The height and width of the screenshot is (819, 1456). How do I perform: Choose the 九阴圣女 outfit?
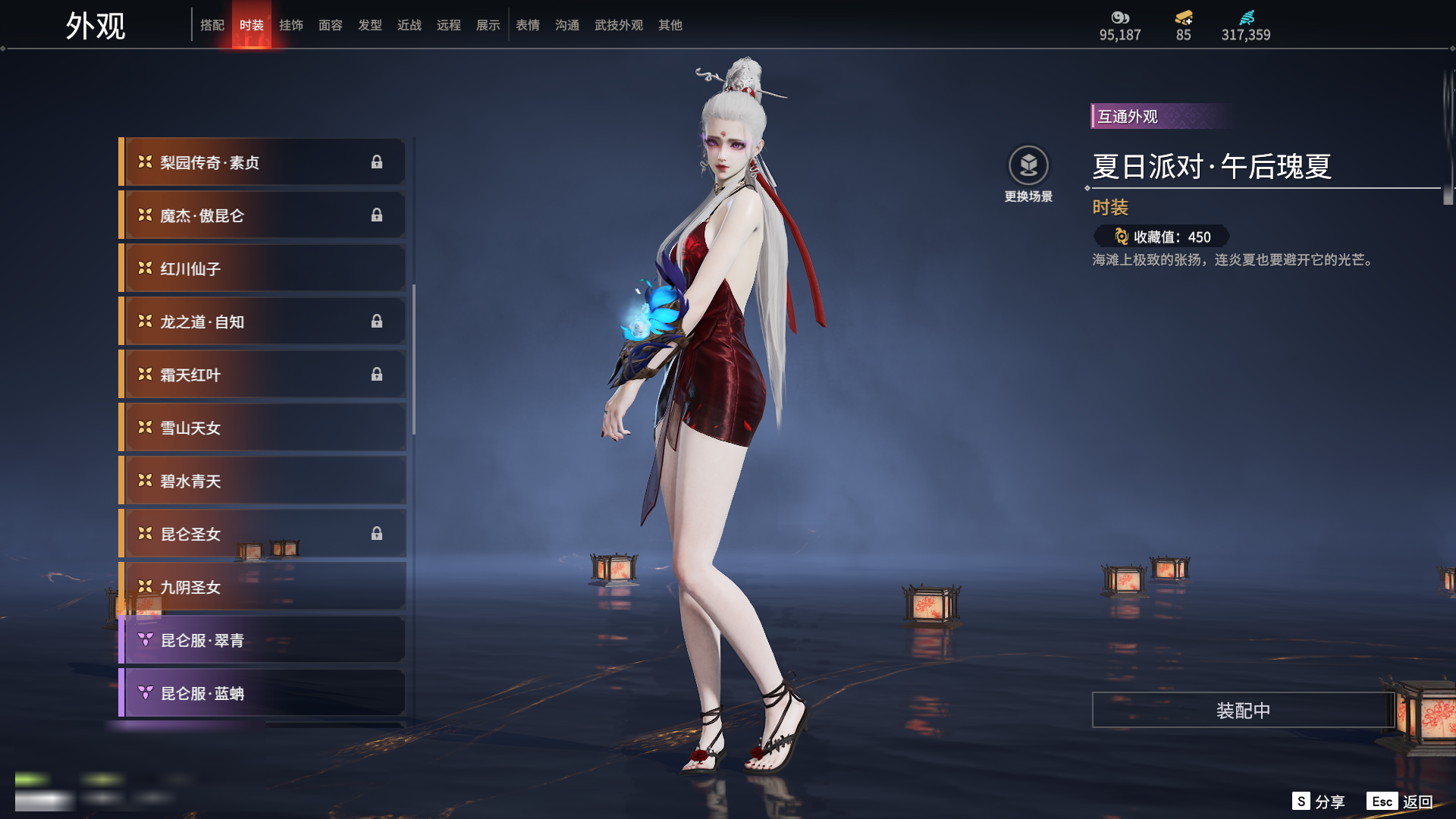click(x=262, y=587)
